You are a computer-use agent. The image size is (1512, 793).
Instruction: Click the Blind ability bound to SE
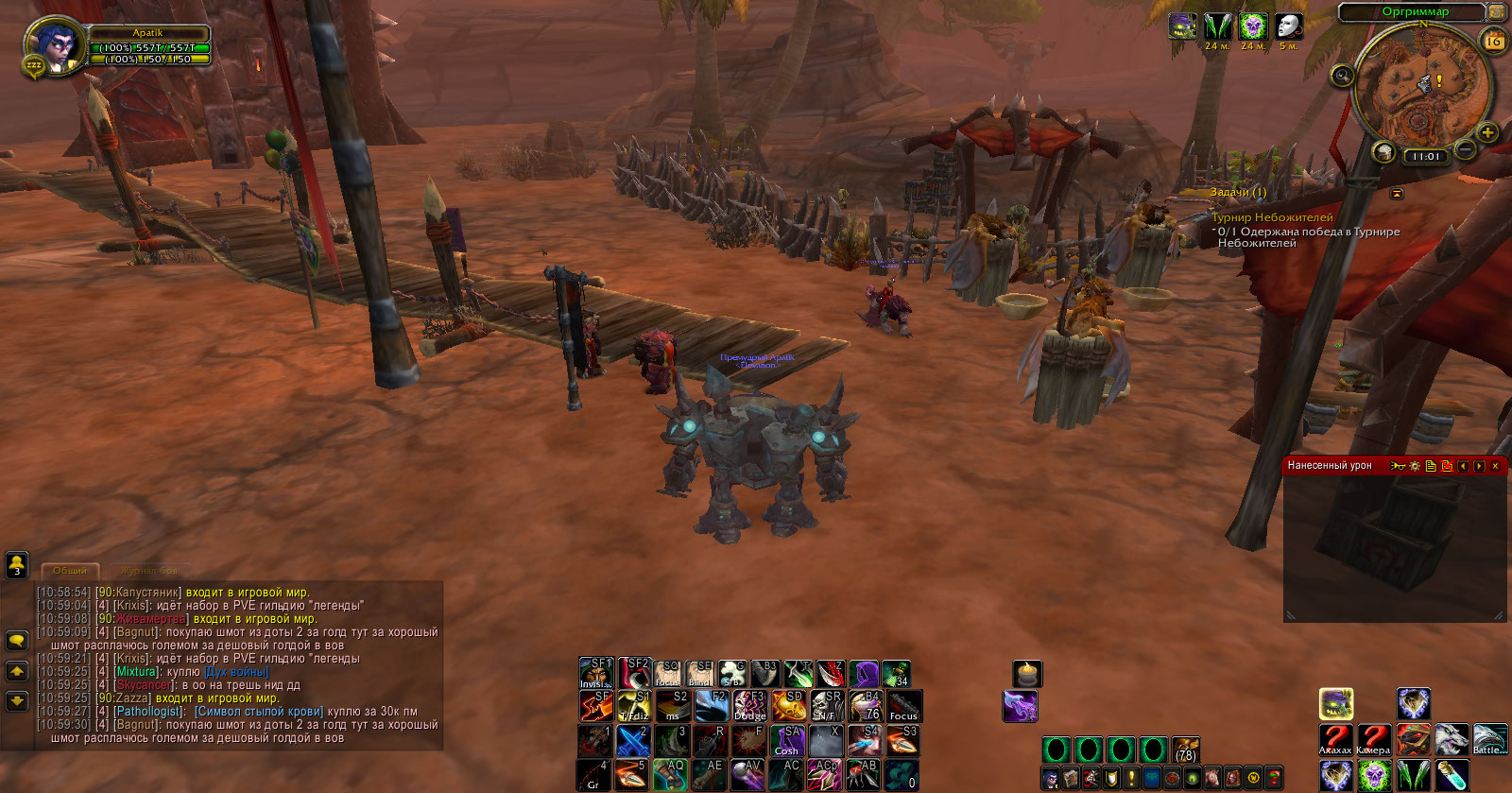click(x=699, y=674)
